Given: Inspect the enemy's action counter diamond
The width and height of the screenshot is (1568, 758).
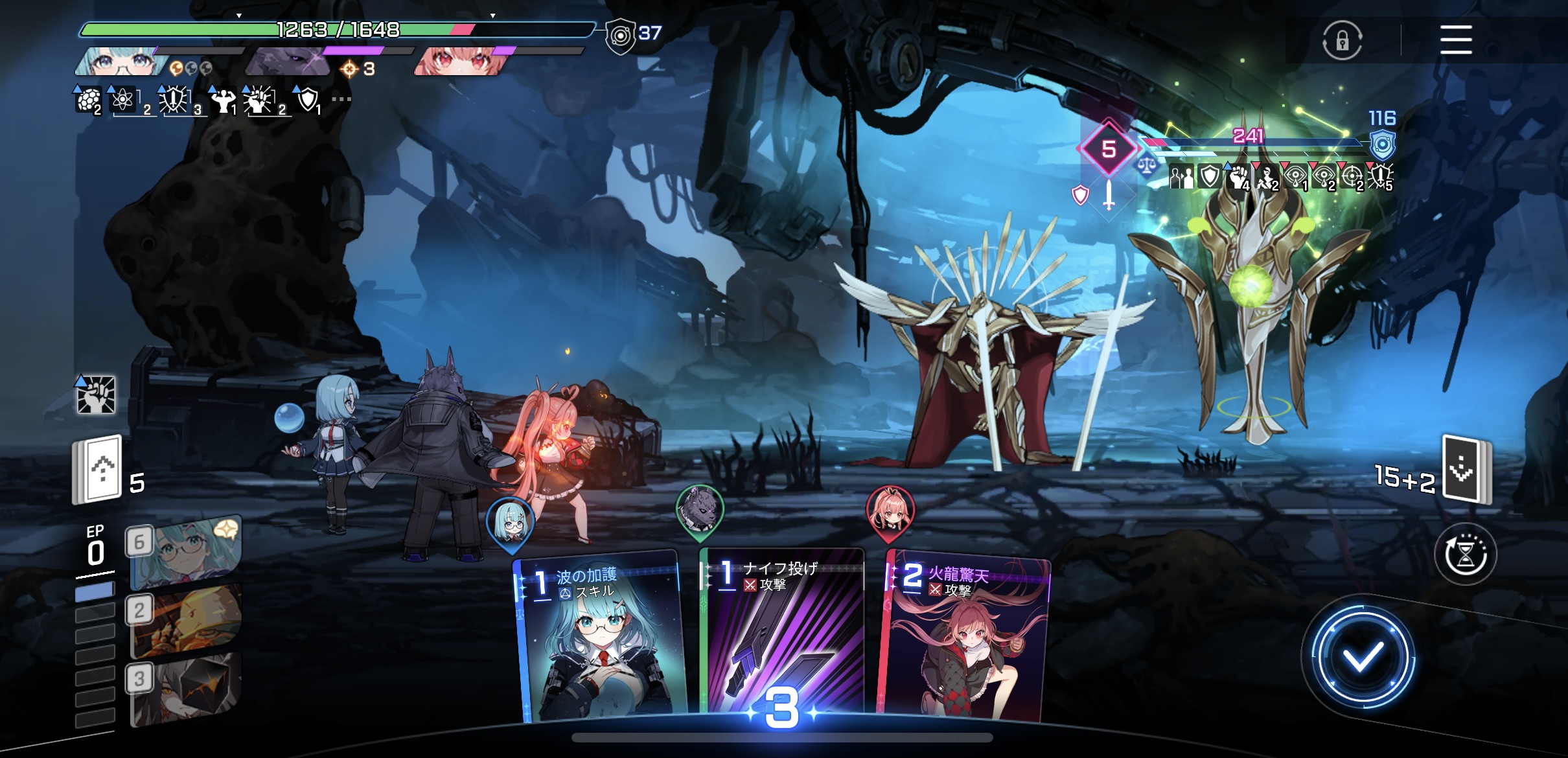Looking at the screenshot, I should [1109, 149].
